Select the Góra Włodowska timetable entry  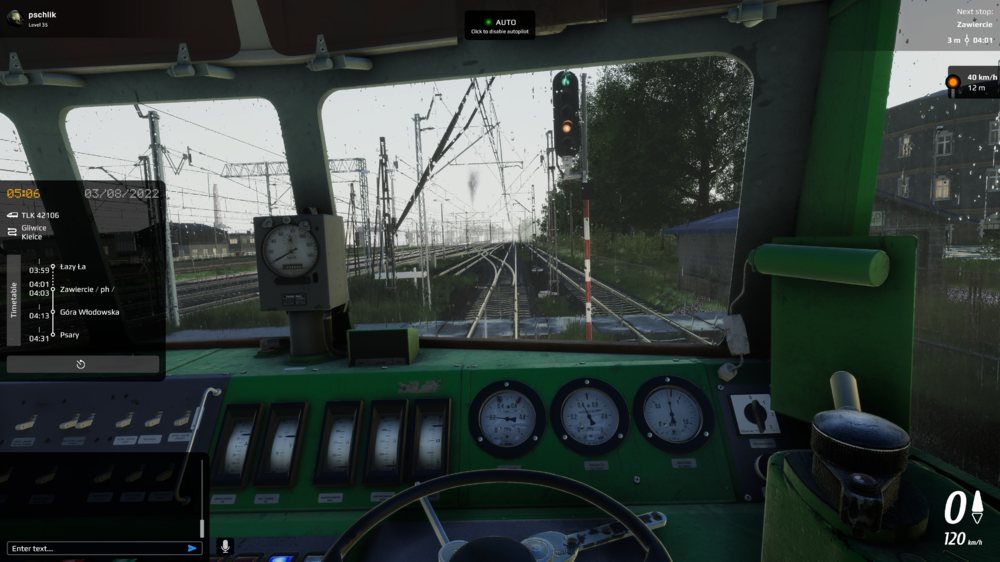click(x=89, y=312)
